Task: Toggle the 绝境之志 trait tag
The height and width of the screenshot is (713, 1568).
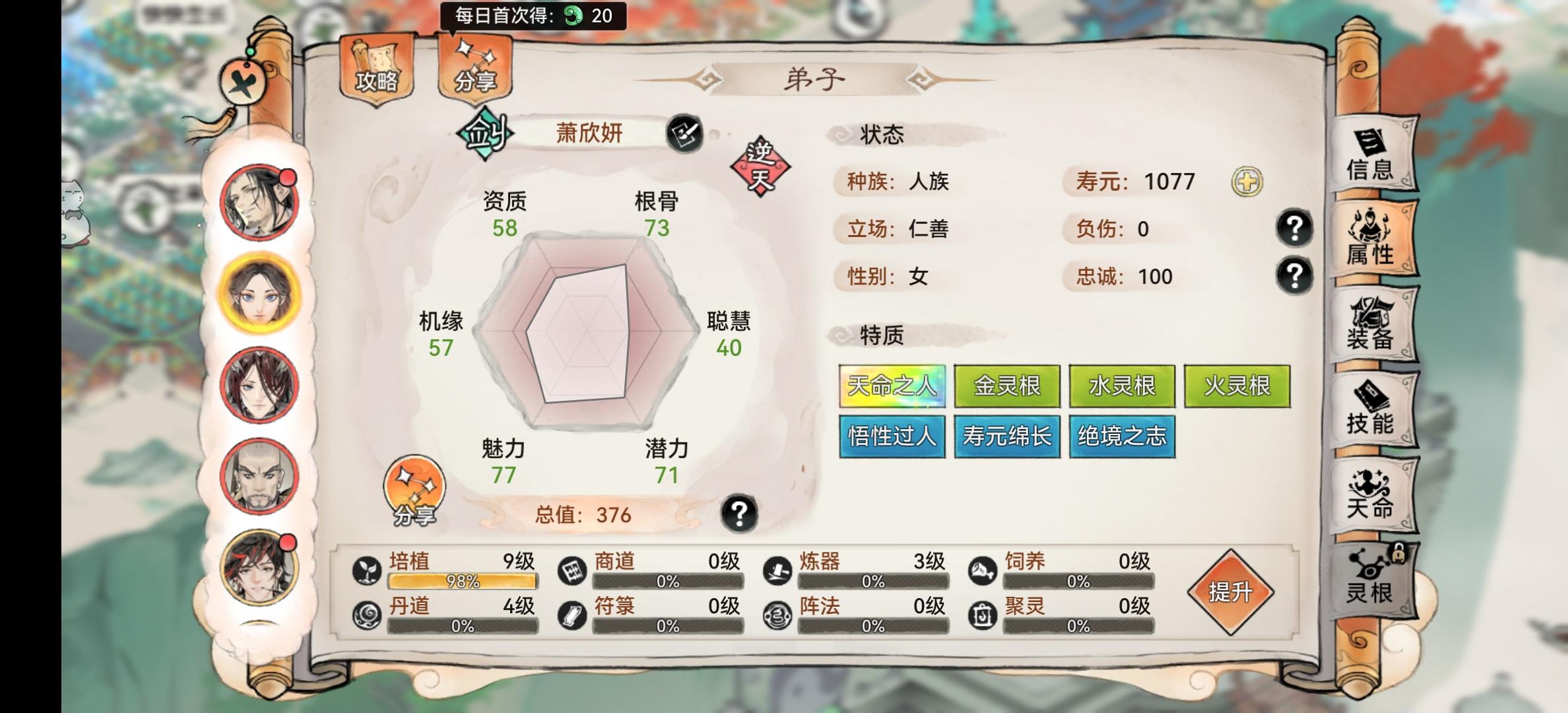Action: point(1123,436)
